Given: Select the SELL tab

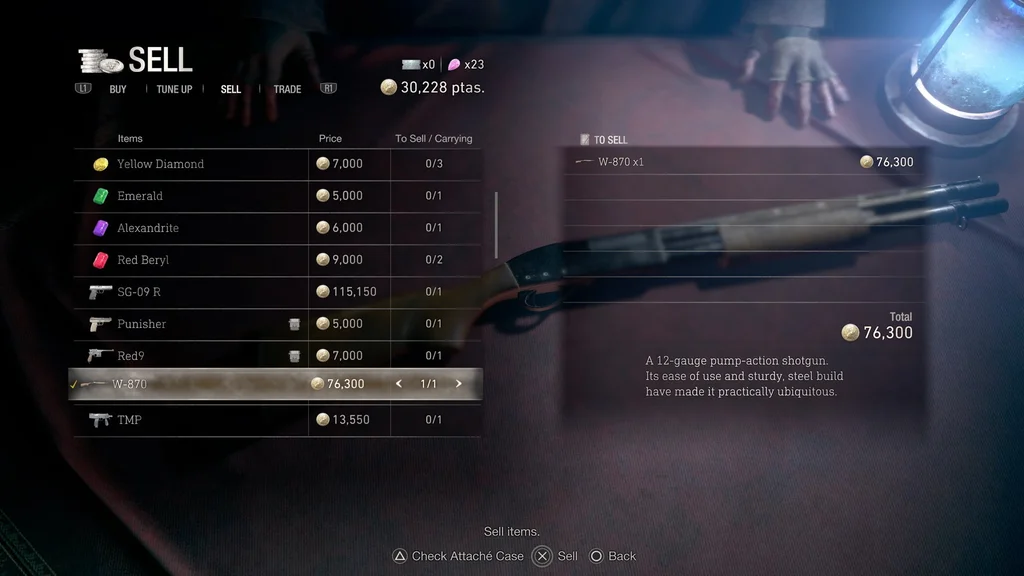Looking at the screenshot, I should pyautogui.click(x=231, y=89).
